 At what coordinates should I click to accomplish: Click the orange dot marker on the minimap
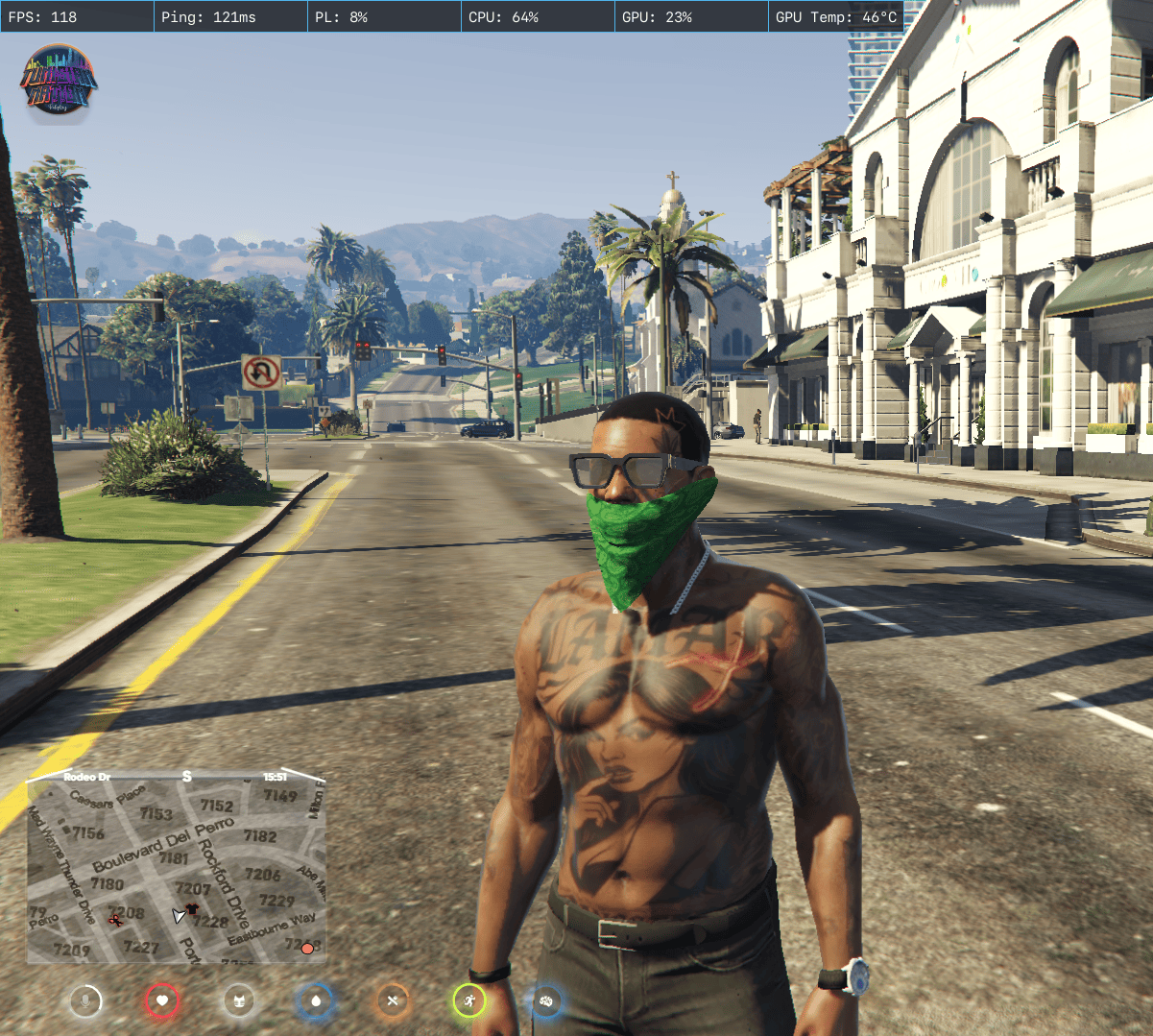pos(307,949)
